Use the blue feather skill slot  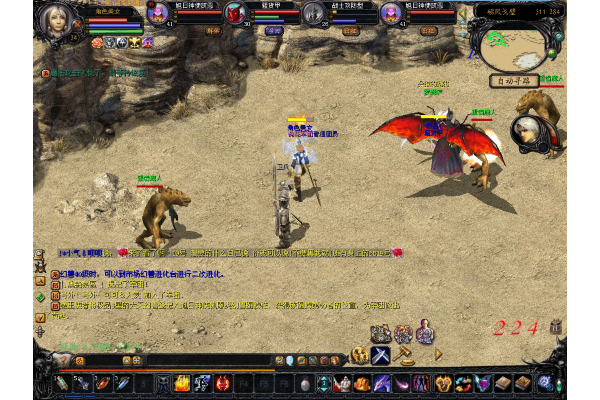tap(120, 383)
